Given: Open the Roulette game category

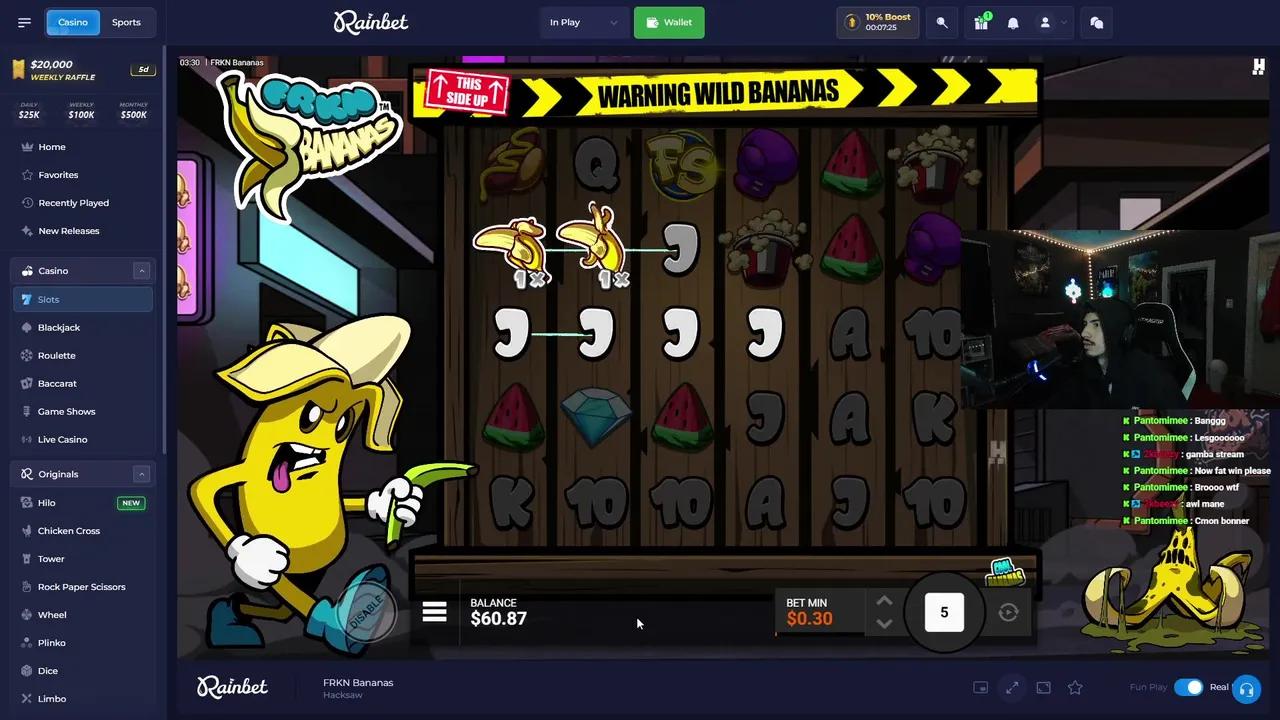Looking at the screenshot, I should [x=56, y=355].
